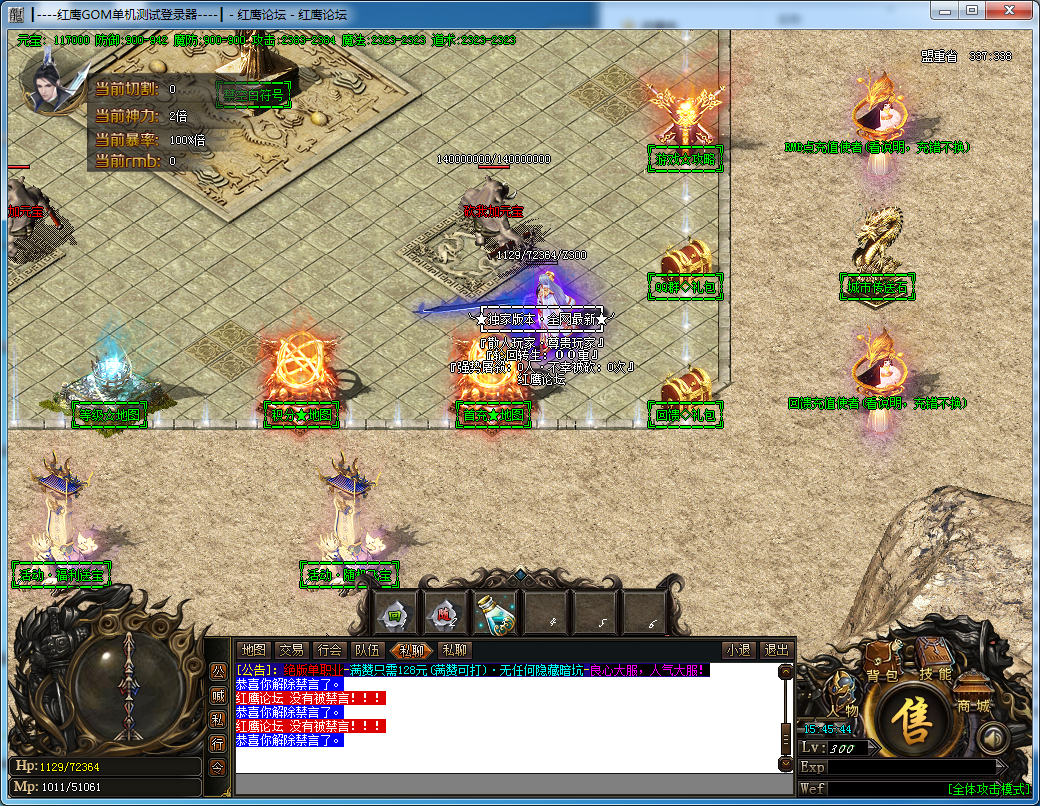Use the 回 return stone hotbar slot
1040x806 pixels.
pos(395,613)
